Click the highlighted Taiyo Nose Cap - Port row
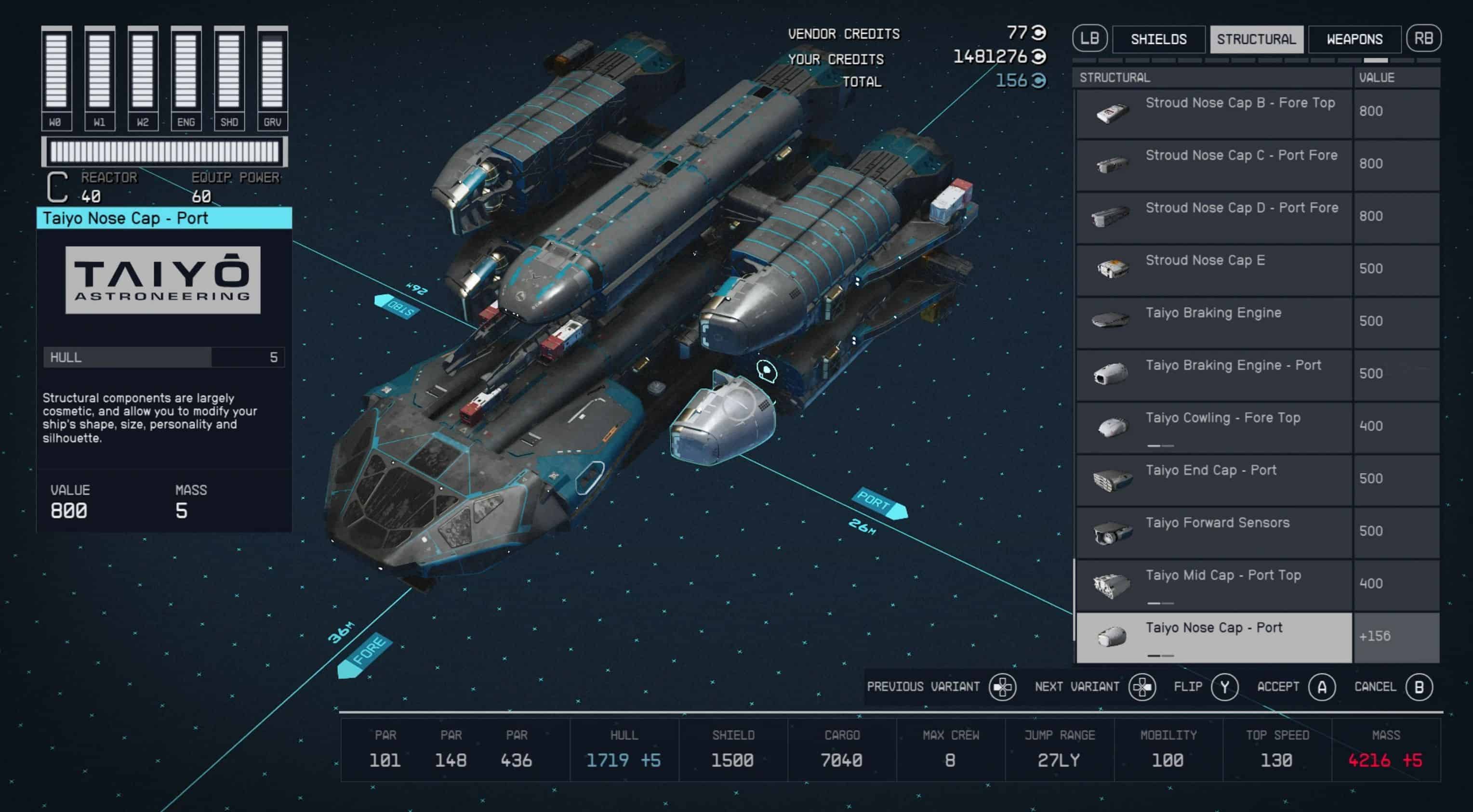This screenshot has height=812, width=1473. (x=1214, y=637)
